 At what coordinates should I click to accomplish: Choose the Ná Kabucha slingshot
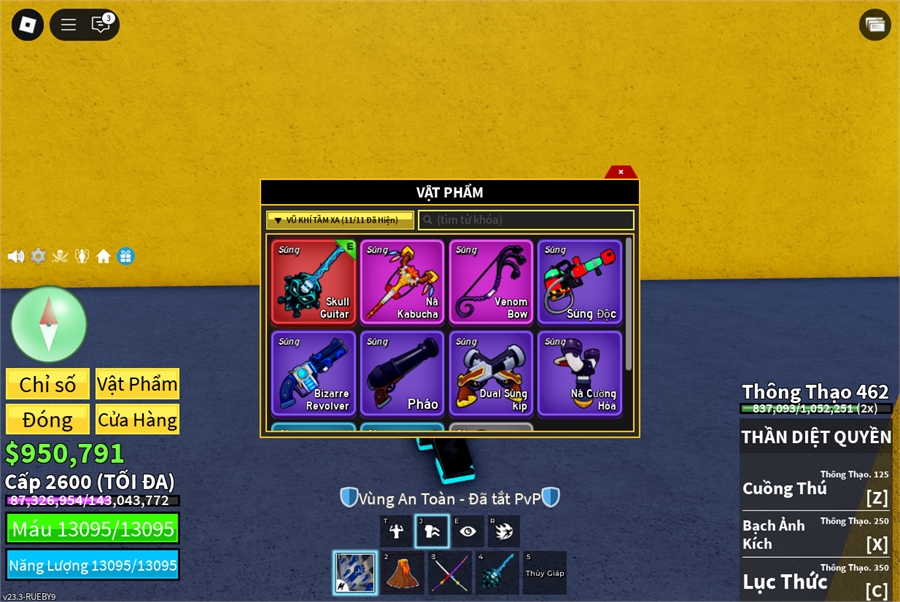coord(402,282)
